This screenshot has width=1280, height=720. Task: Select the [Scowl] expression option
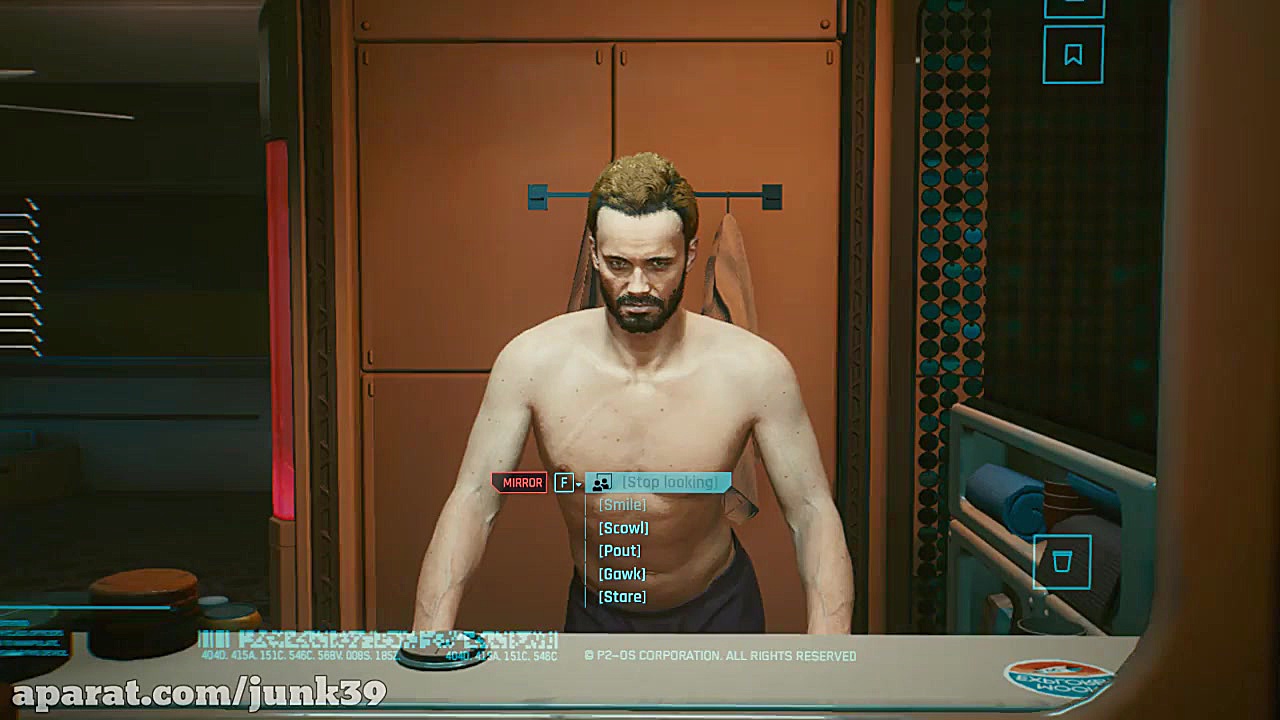tap(623, 528)
